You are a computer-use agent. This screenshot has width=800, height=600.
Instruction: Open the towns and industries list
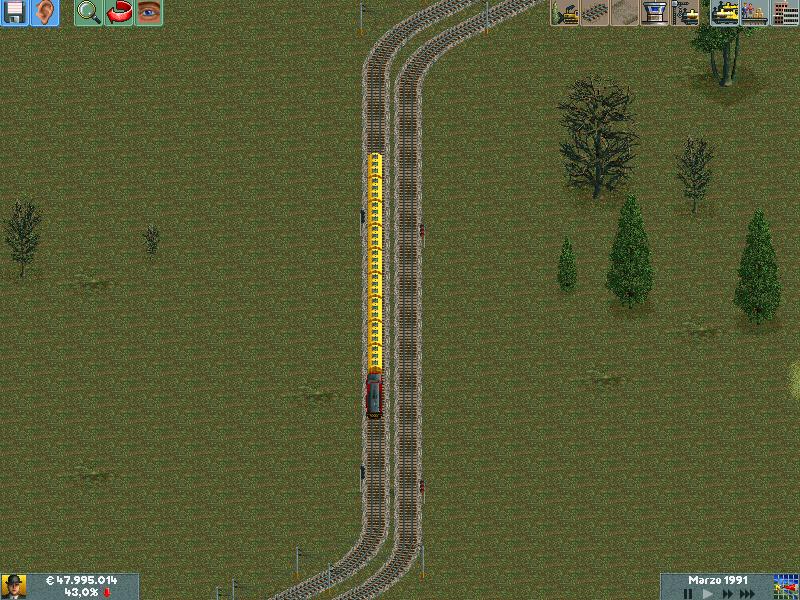(x=784, y=13)
